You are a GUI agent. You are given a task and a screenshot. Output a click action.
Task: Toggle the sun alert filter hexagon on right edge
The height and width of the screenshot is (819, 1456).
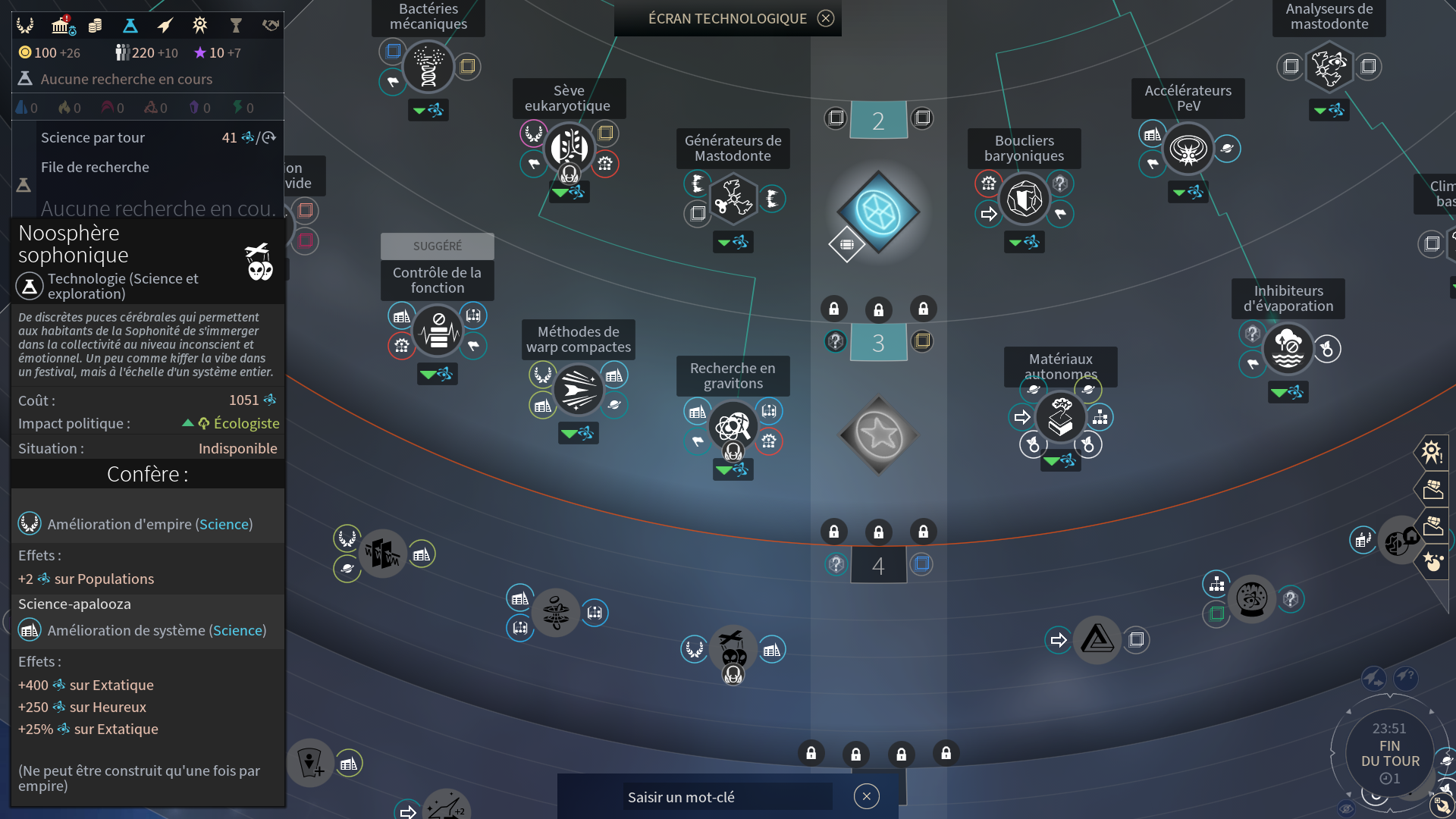pyautogui.click(x=1432, y=452)
